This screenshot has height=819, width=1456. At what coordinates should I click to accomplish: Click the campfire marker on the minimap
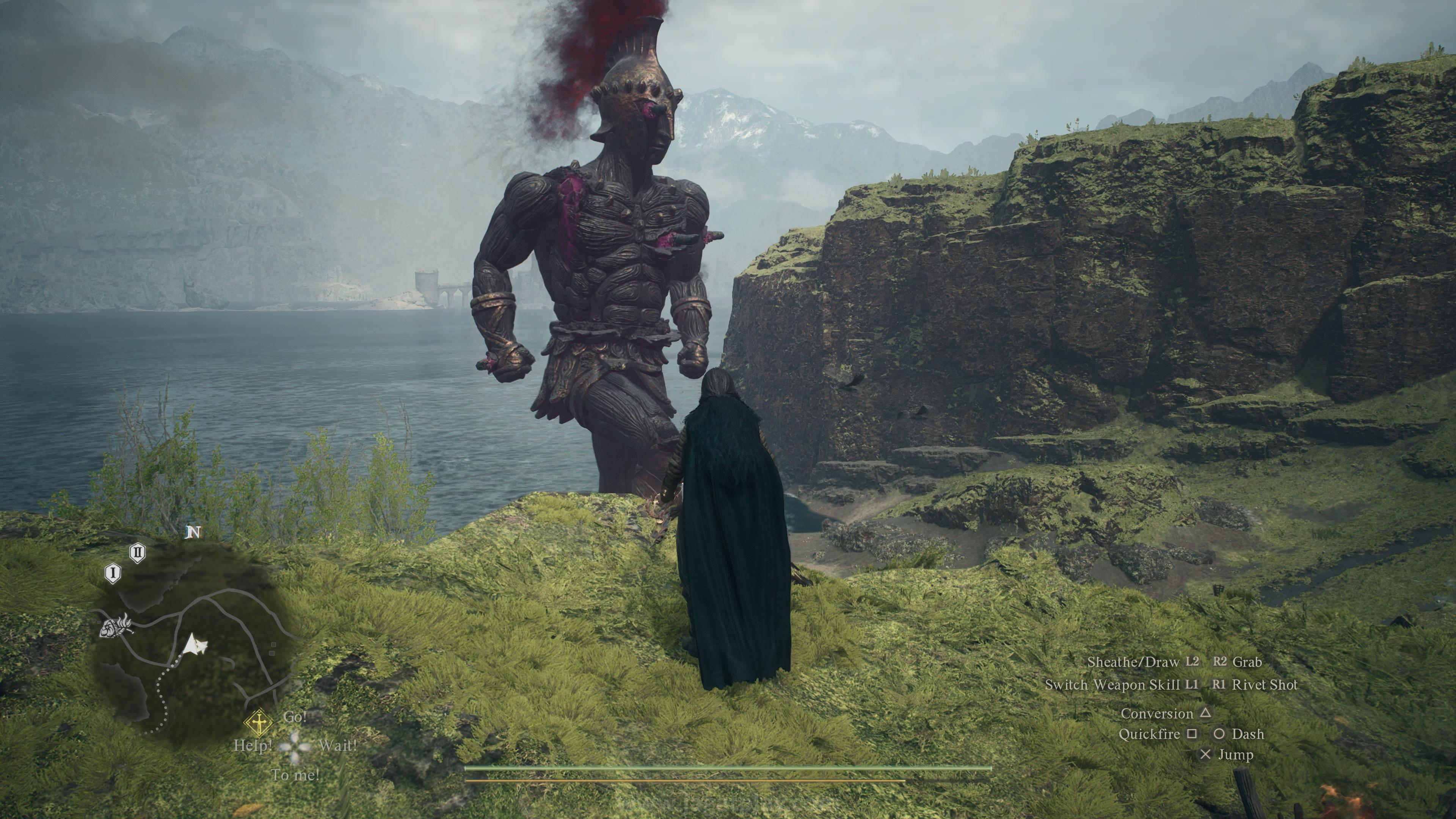point(116,626)
